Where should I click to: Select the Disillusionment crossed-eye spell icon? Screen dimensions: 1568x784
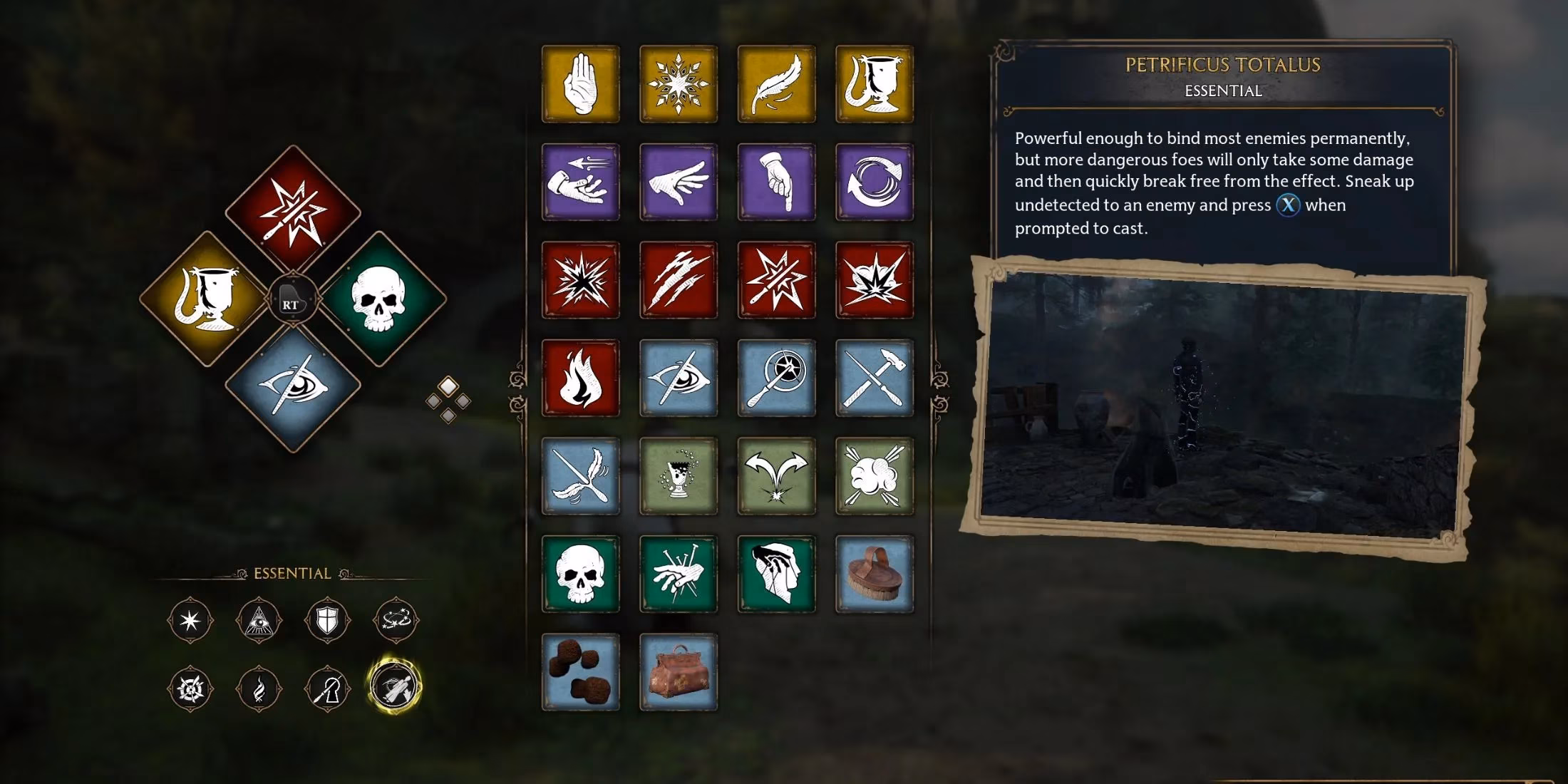(678, 378)
